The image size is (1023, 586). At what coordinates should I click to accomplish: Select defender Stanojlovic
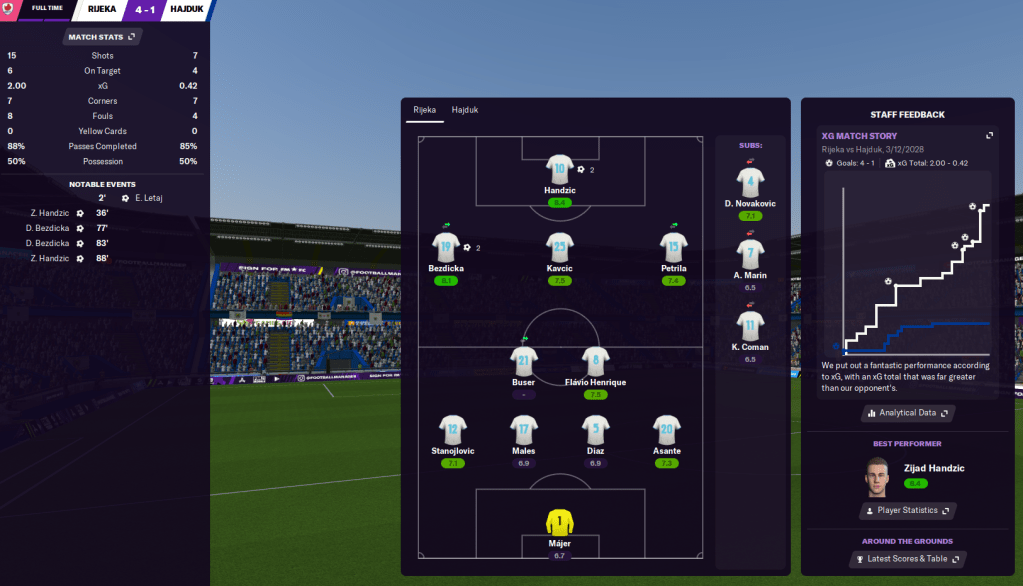453,431
